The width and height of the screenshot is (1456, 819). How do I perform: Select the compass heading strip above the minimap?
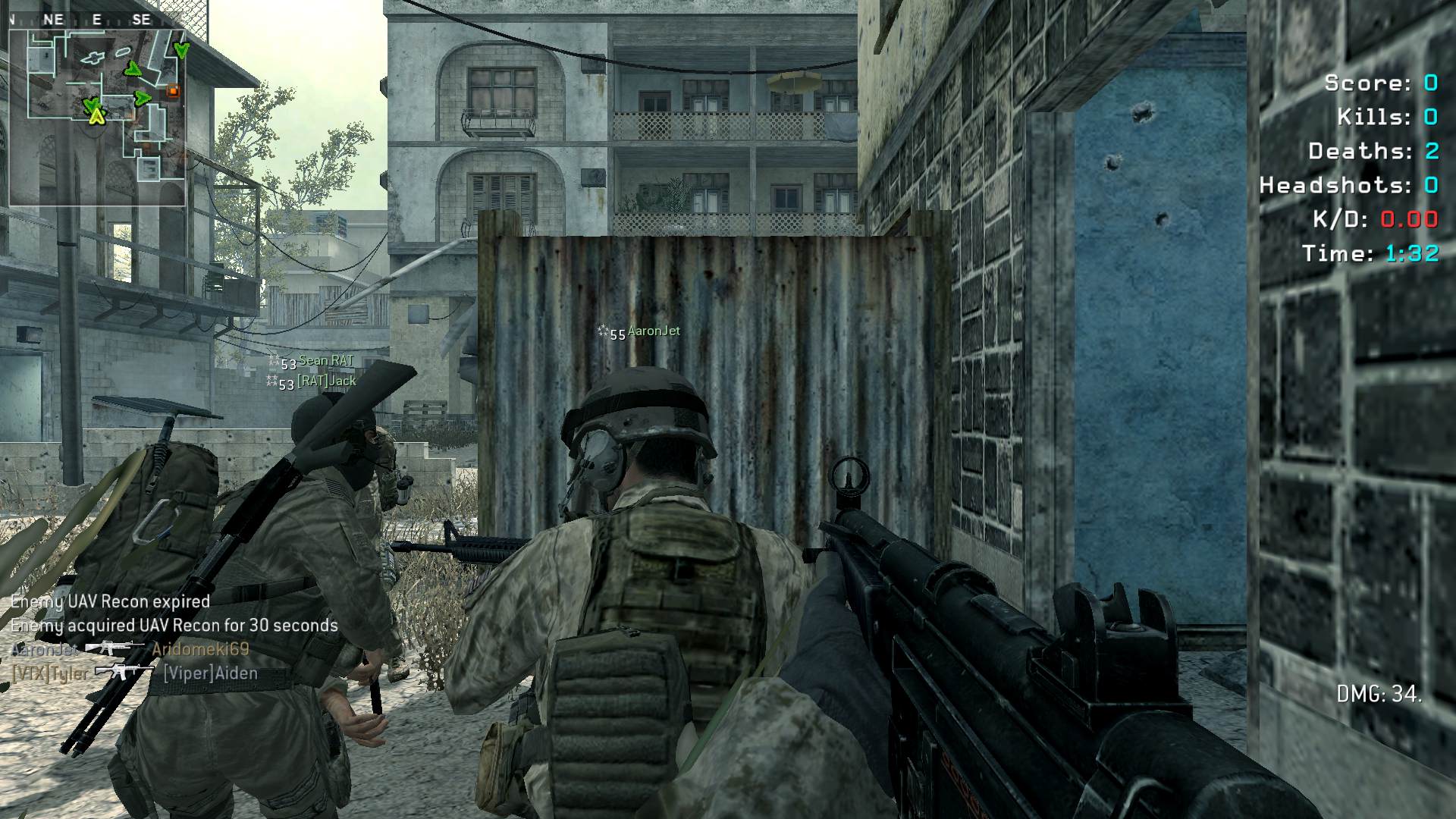(97, 20)
